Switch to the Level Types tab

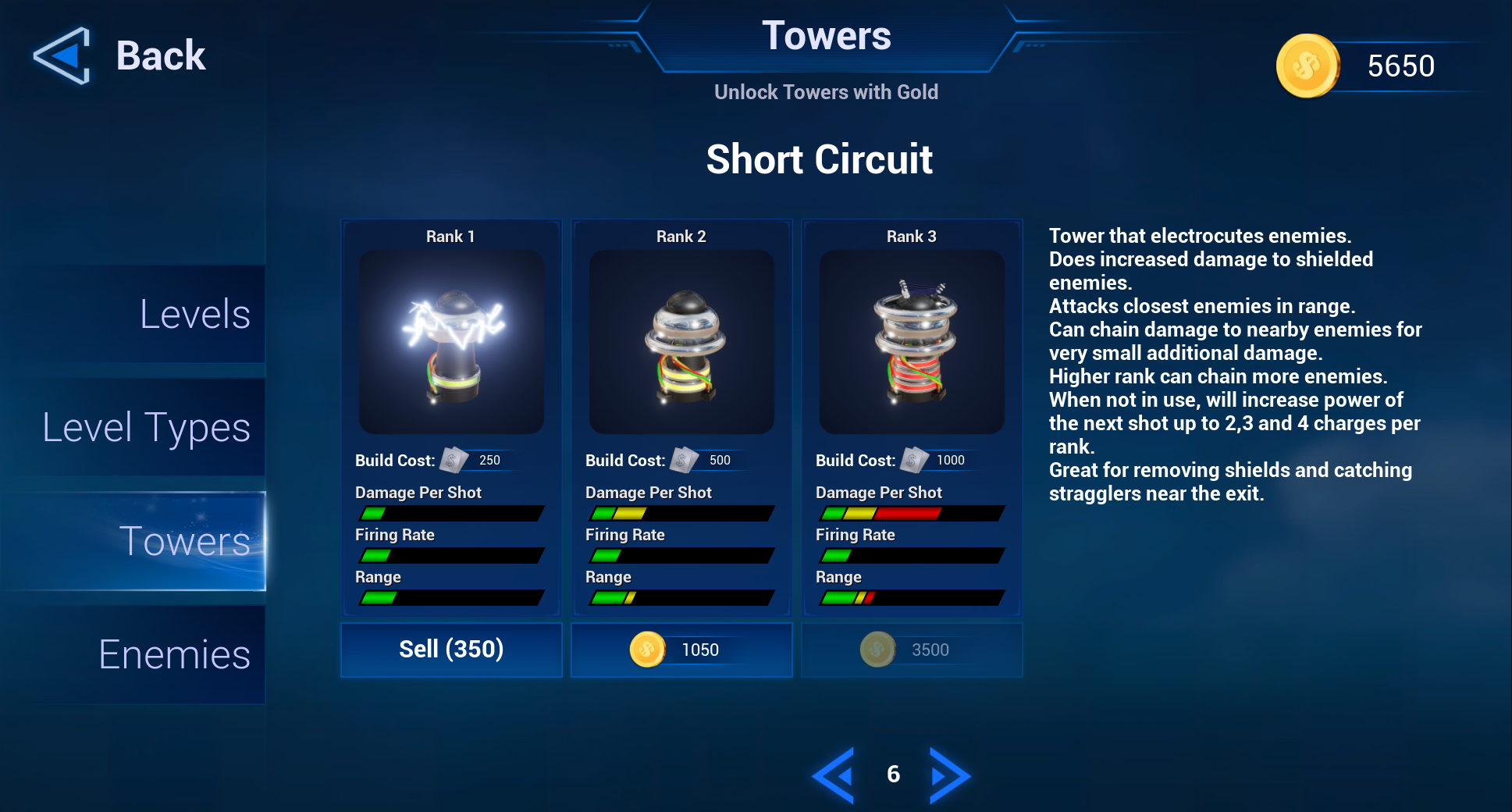[147, 428]
